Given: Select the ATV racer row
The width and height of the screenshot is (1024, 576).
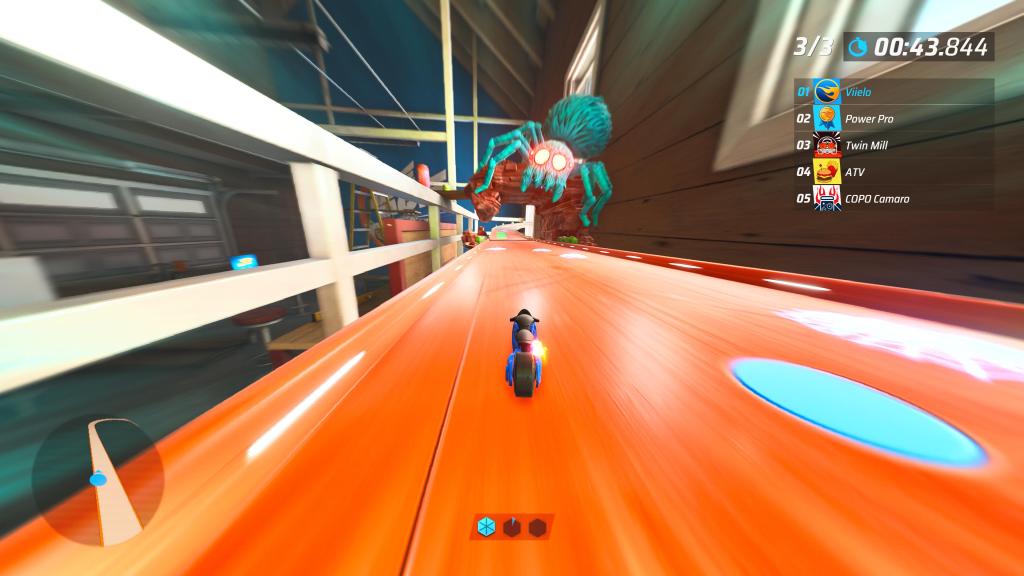Looking at the screenshot, I should coord(893,172).
